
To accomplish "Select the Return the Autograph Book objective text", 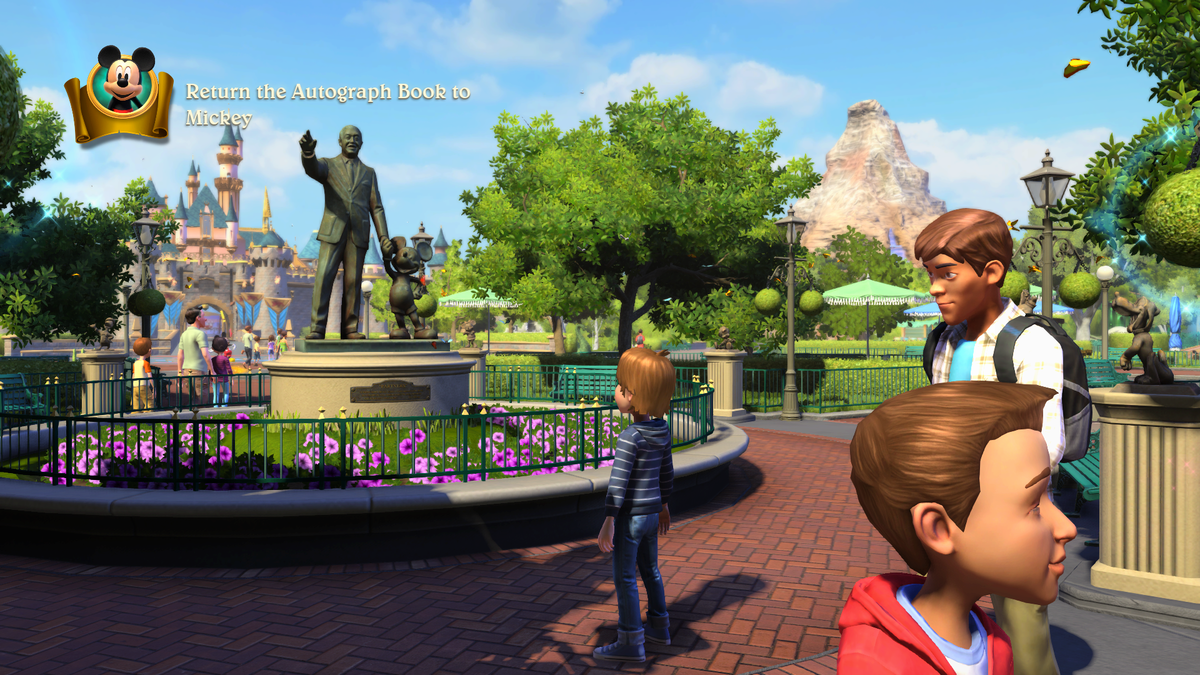I will pyautogui.click(x=327, y=104).
